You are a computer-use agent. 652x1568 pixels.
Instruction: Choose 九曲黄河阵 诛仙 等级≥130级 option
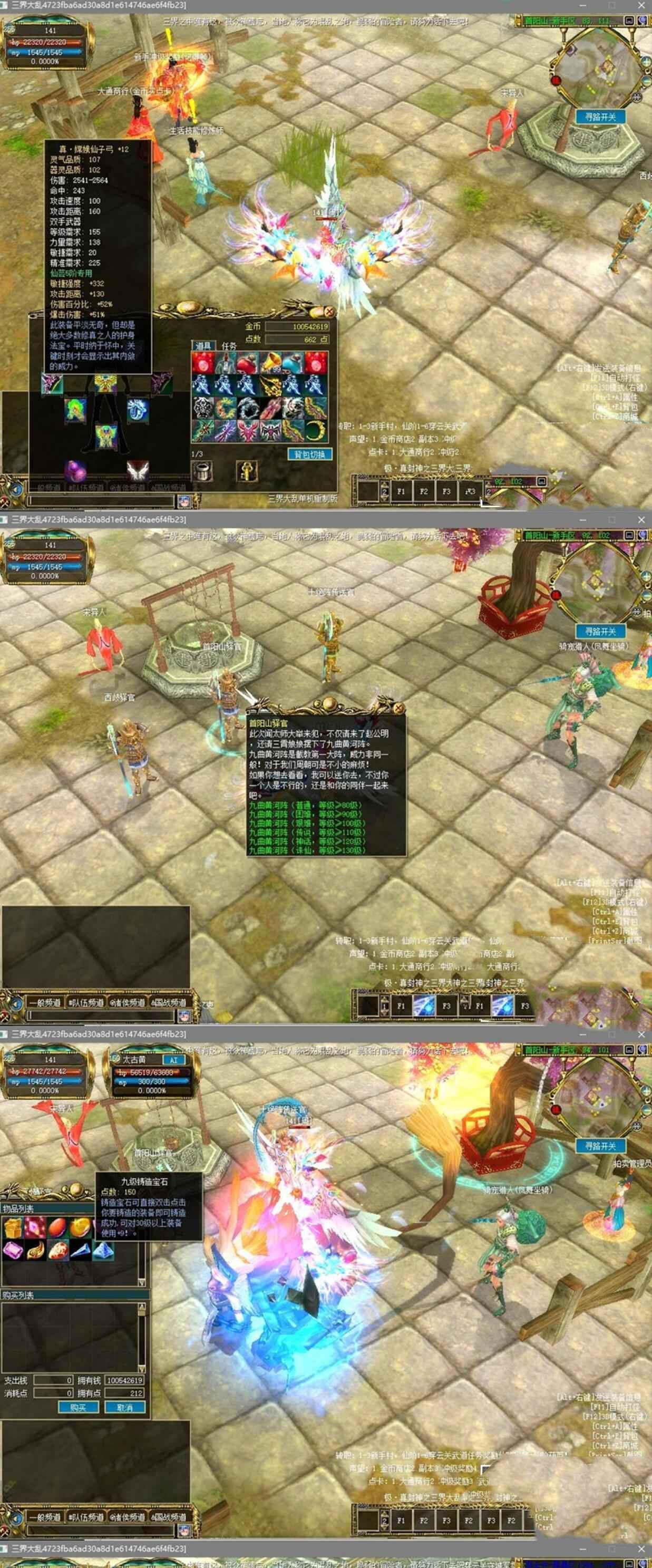point(307,850)
